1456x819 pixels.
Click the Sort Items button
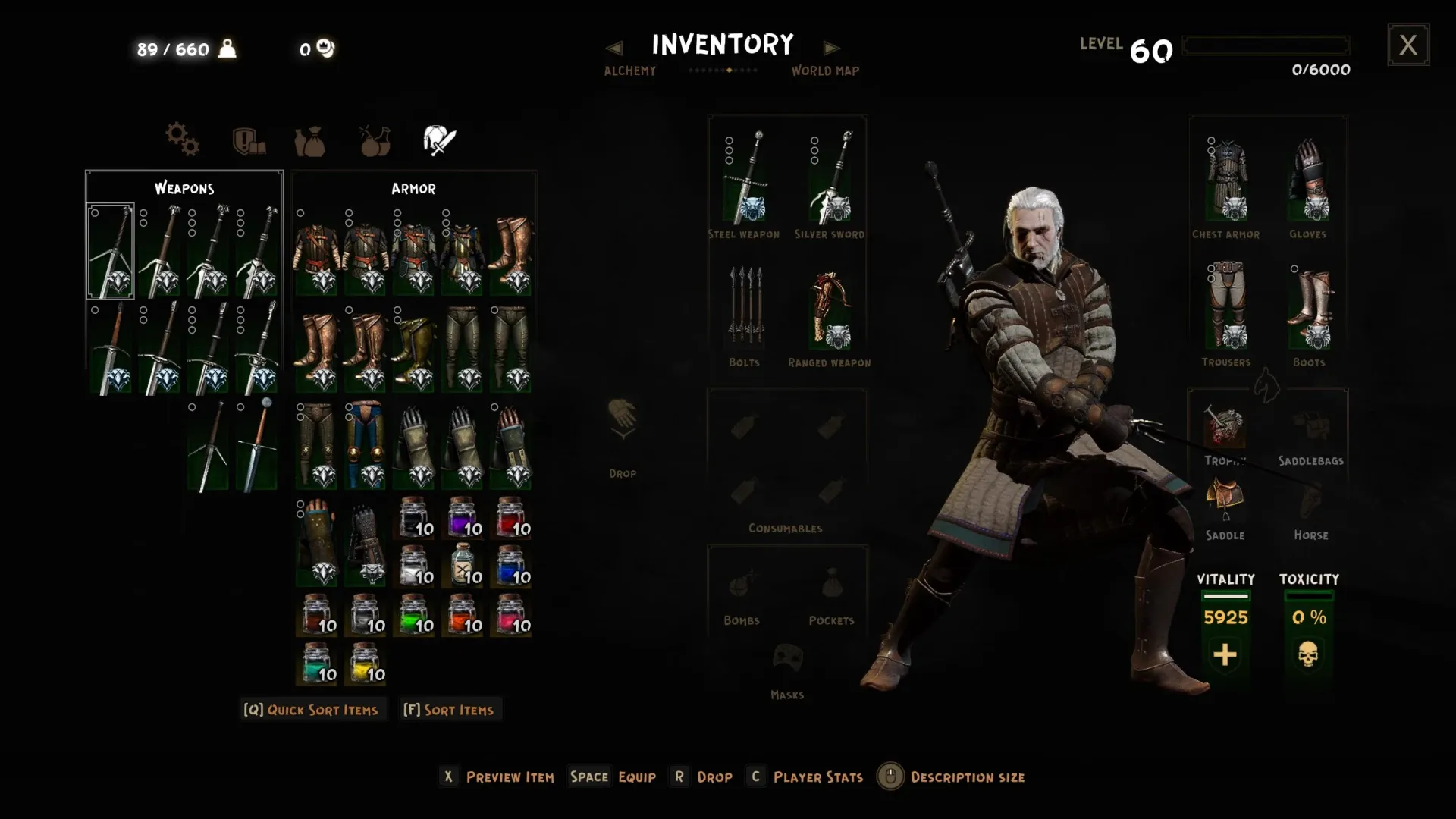tap(449, 710)
